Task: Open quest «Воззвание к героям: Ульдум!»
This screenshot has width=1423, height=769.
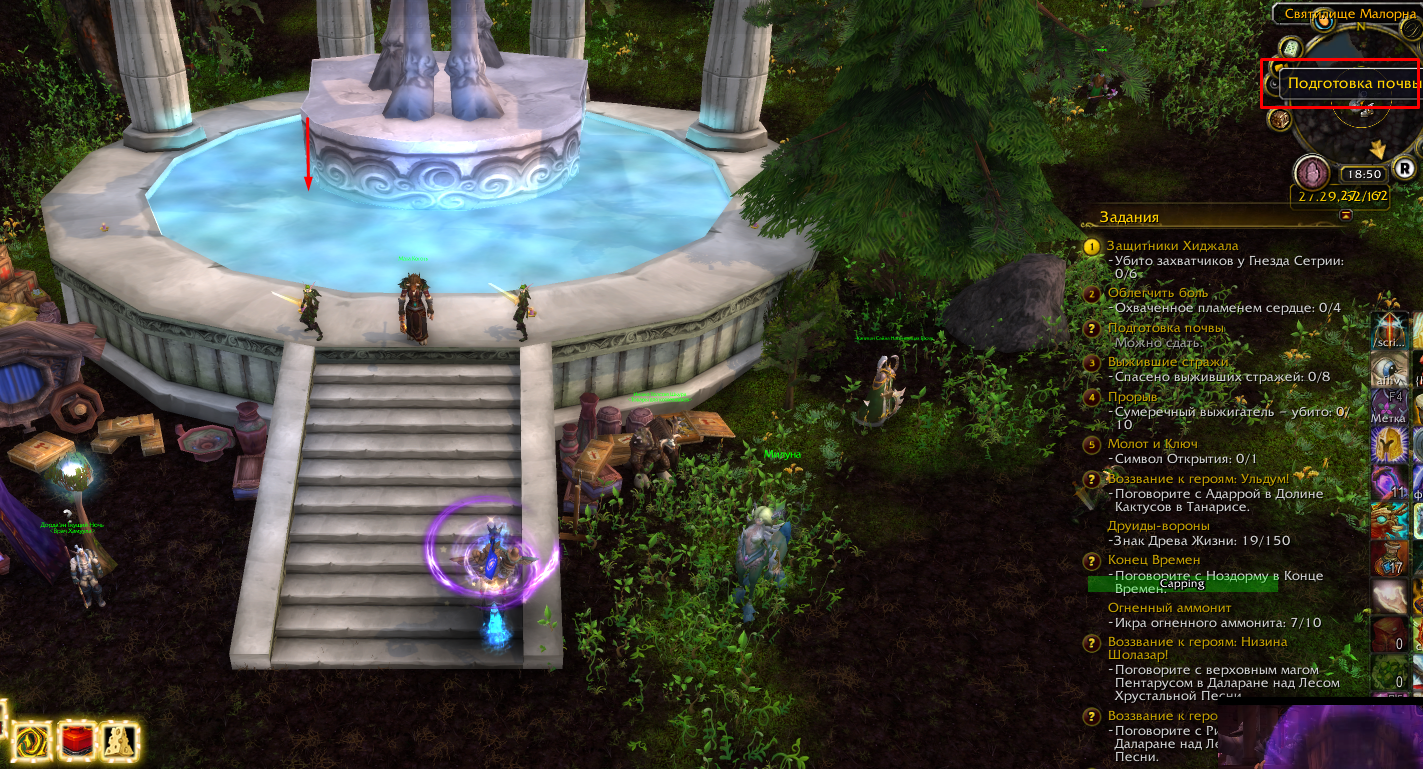Action: coord(1198,479)
